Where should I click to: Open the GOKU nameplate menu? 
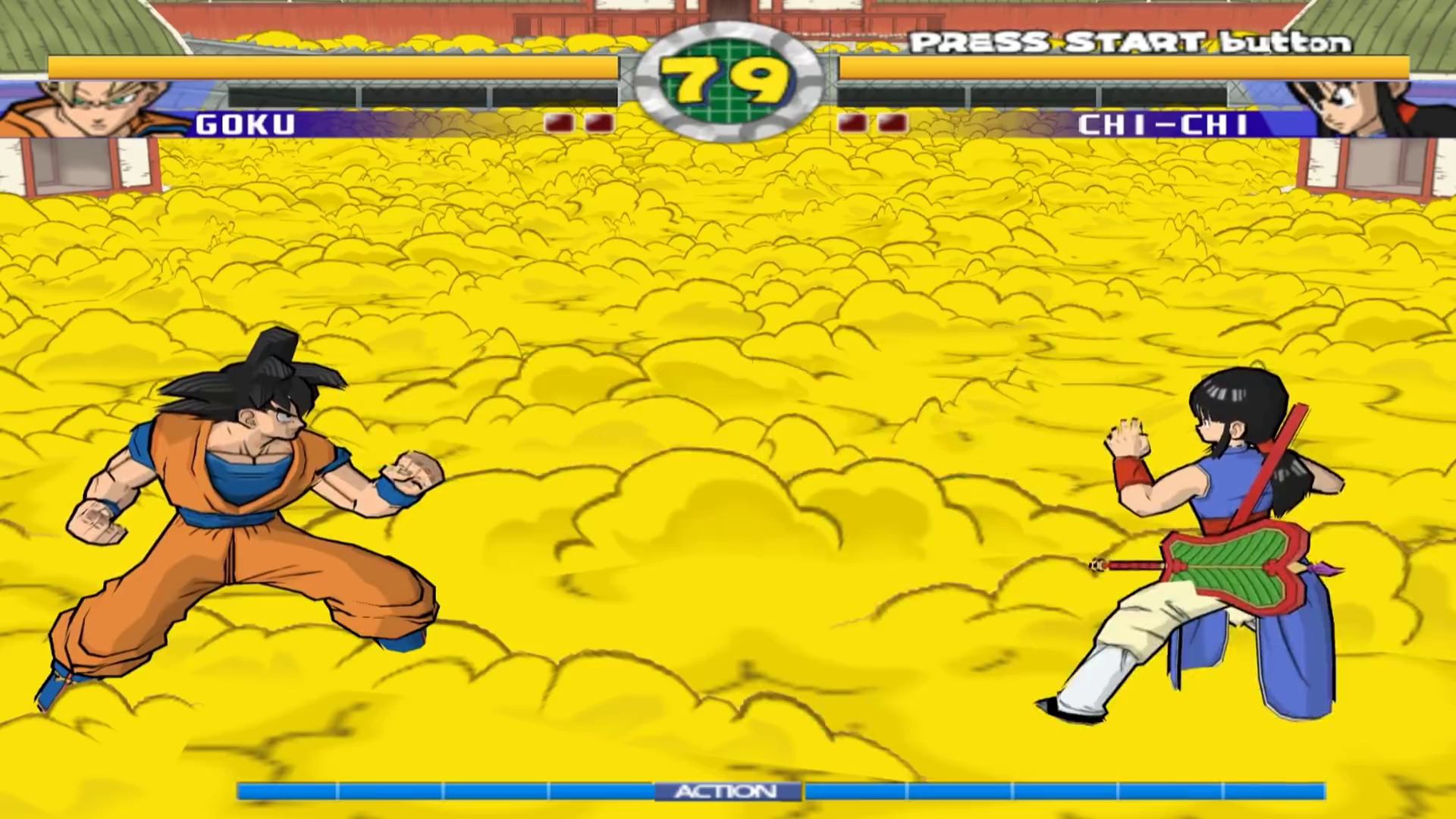tap(246, 124)
